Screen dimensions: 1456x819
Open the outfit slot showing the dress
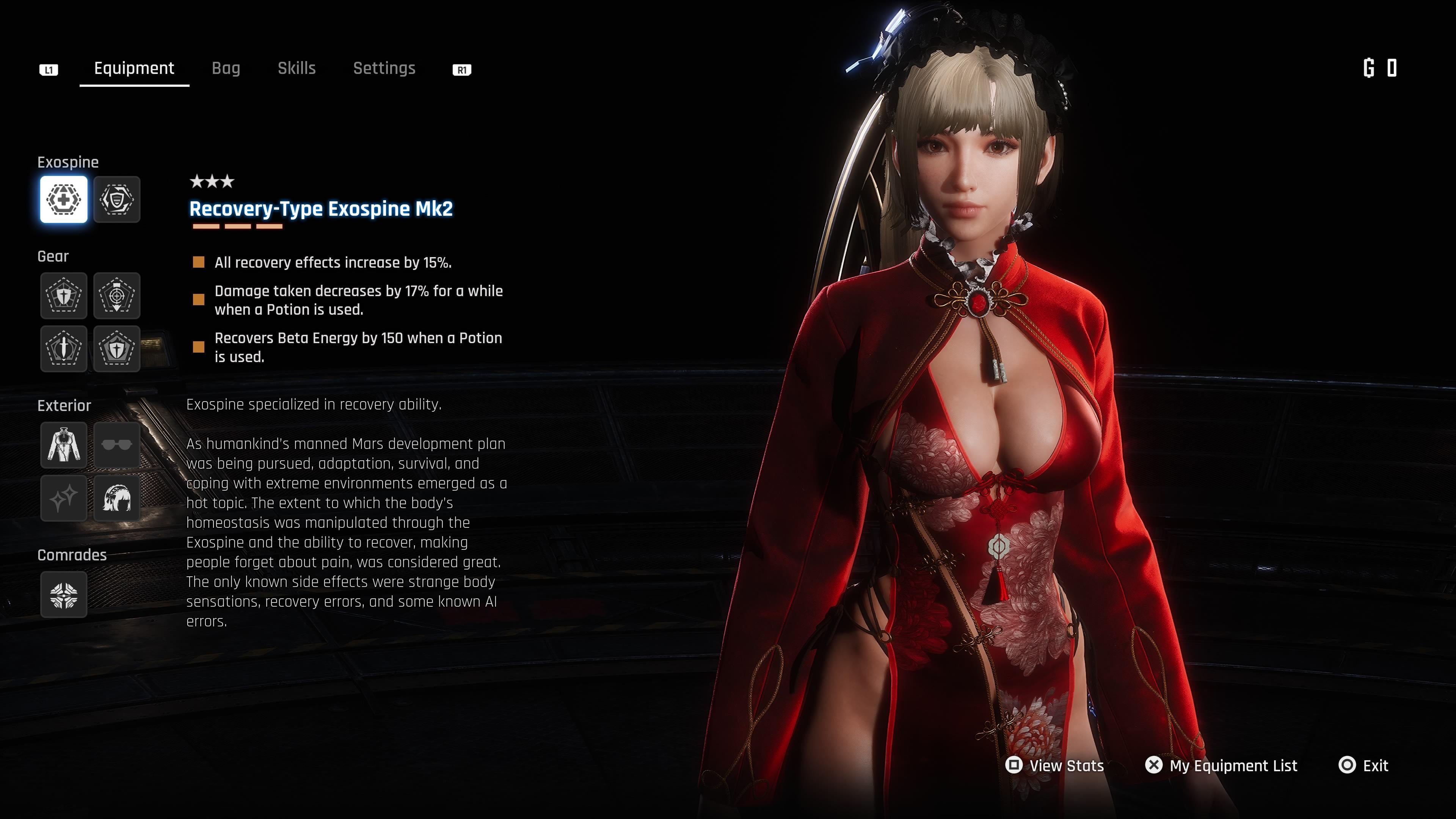tap(64, 445)
